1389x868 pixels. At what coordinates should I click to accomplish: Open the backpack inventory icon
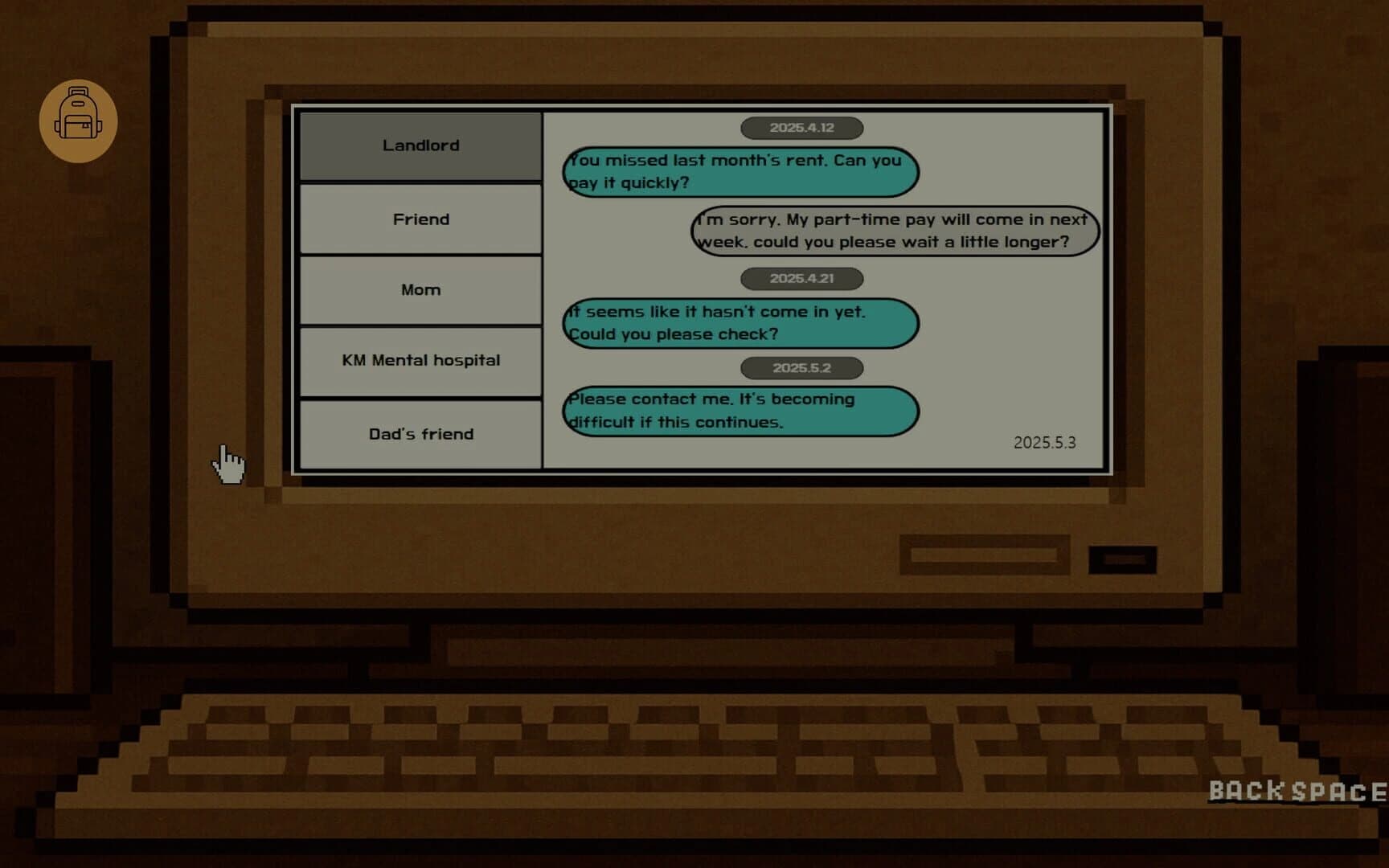79,120
